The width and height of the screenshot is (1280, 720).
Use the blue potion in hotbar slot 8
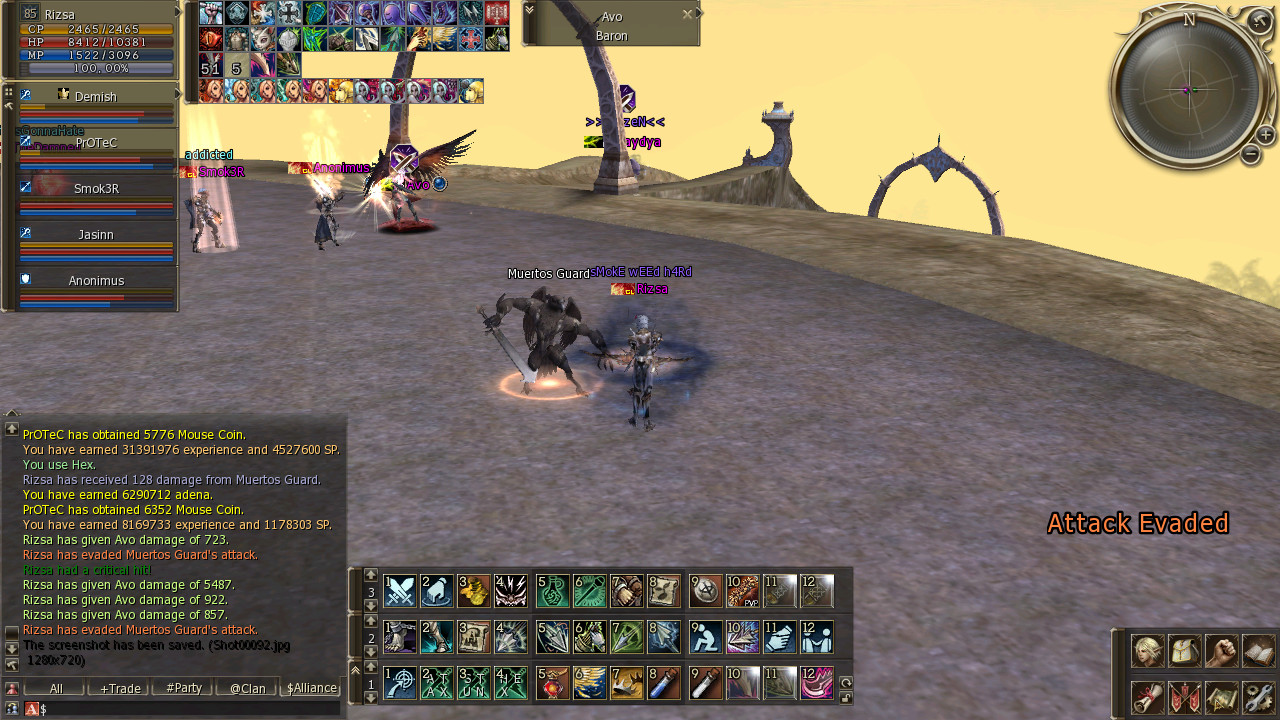664,684
